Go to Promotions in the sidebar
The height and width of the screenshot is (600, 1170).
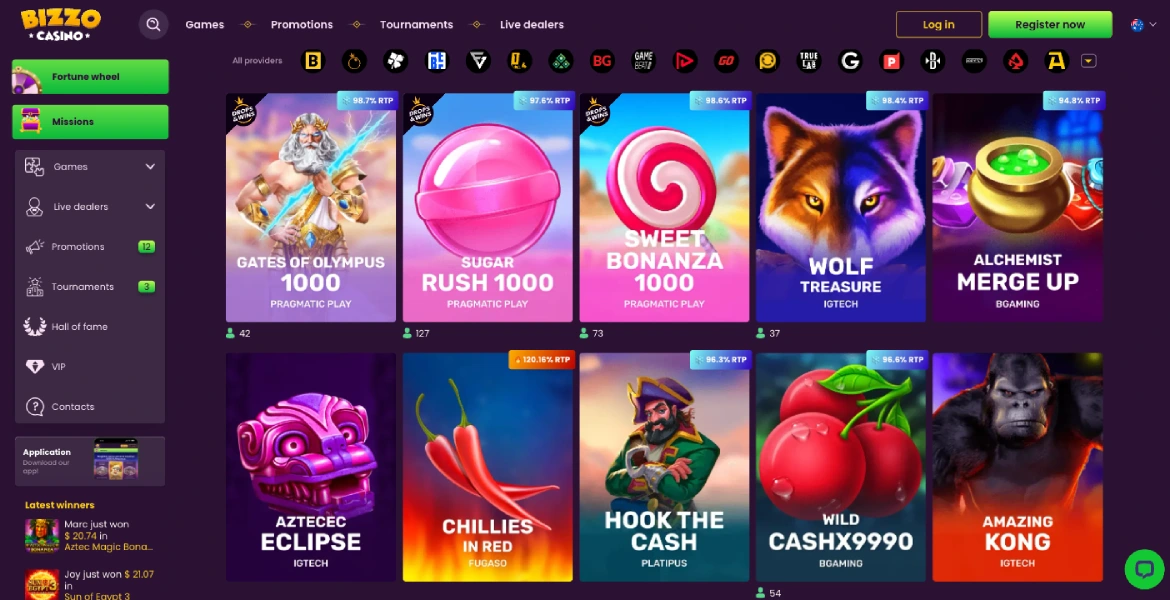pyautogui.click(x=78, y=247)
